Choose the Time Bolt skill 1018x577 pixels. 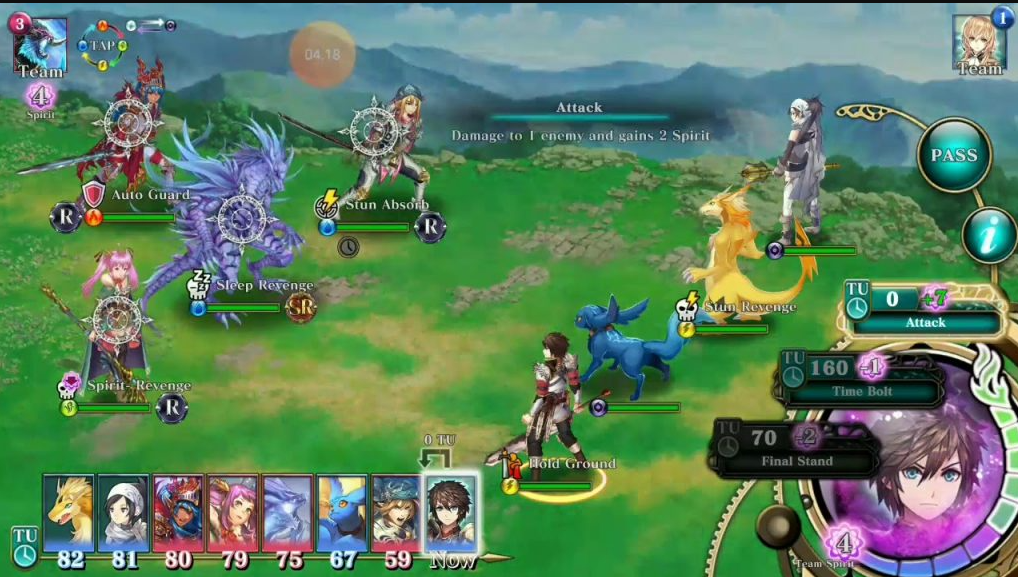(x=860, y=377)
